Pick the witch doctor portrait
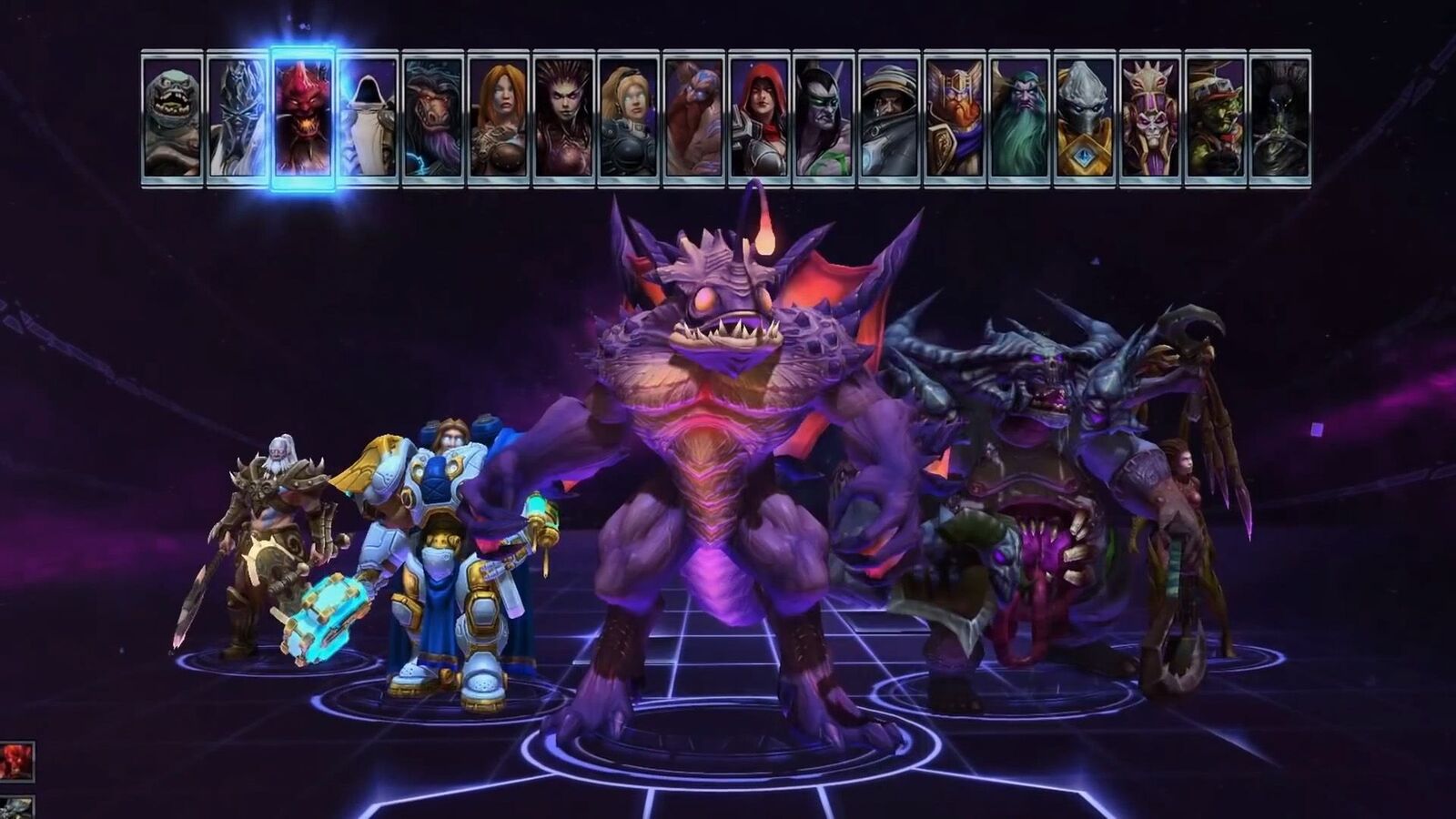The height and width of the screenshot is (819, 1456). tap(1151, 118)
